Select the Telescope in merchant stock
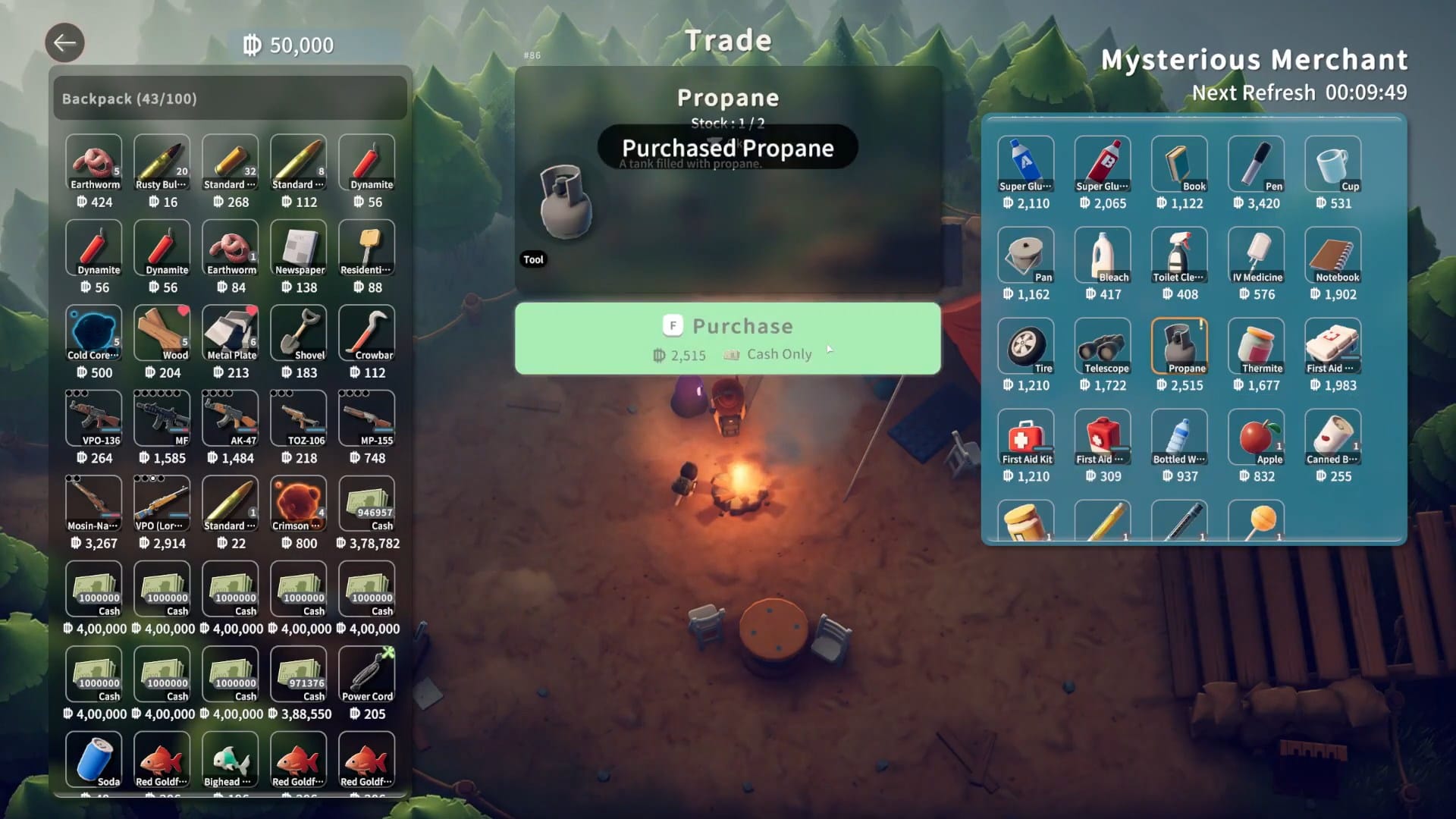This screenshot has width=1456, height=819. click(x=1103, y=346)
